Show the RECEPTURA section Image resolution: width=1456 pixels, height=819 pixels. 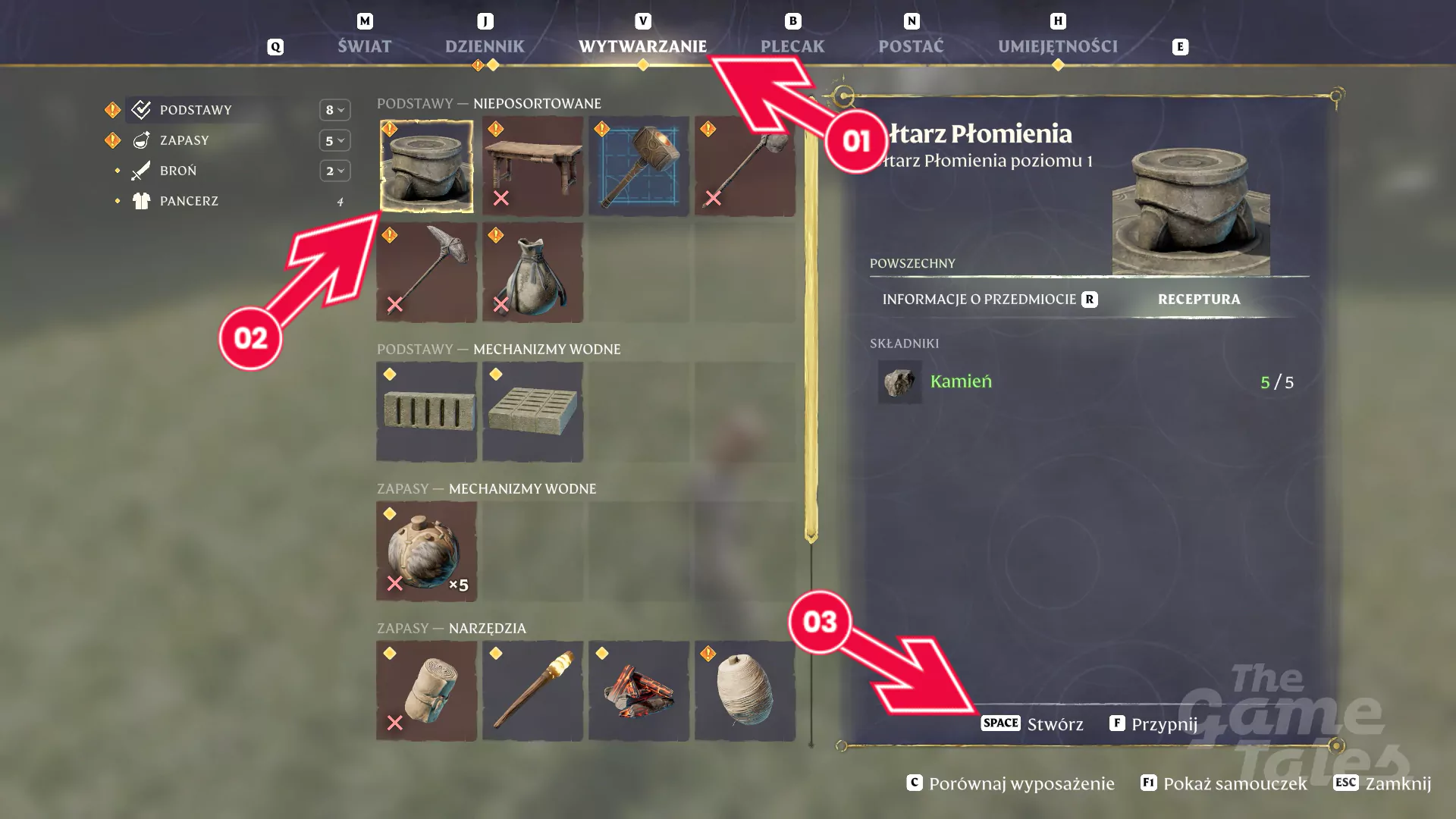tap(1199, 300)
